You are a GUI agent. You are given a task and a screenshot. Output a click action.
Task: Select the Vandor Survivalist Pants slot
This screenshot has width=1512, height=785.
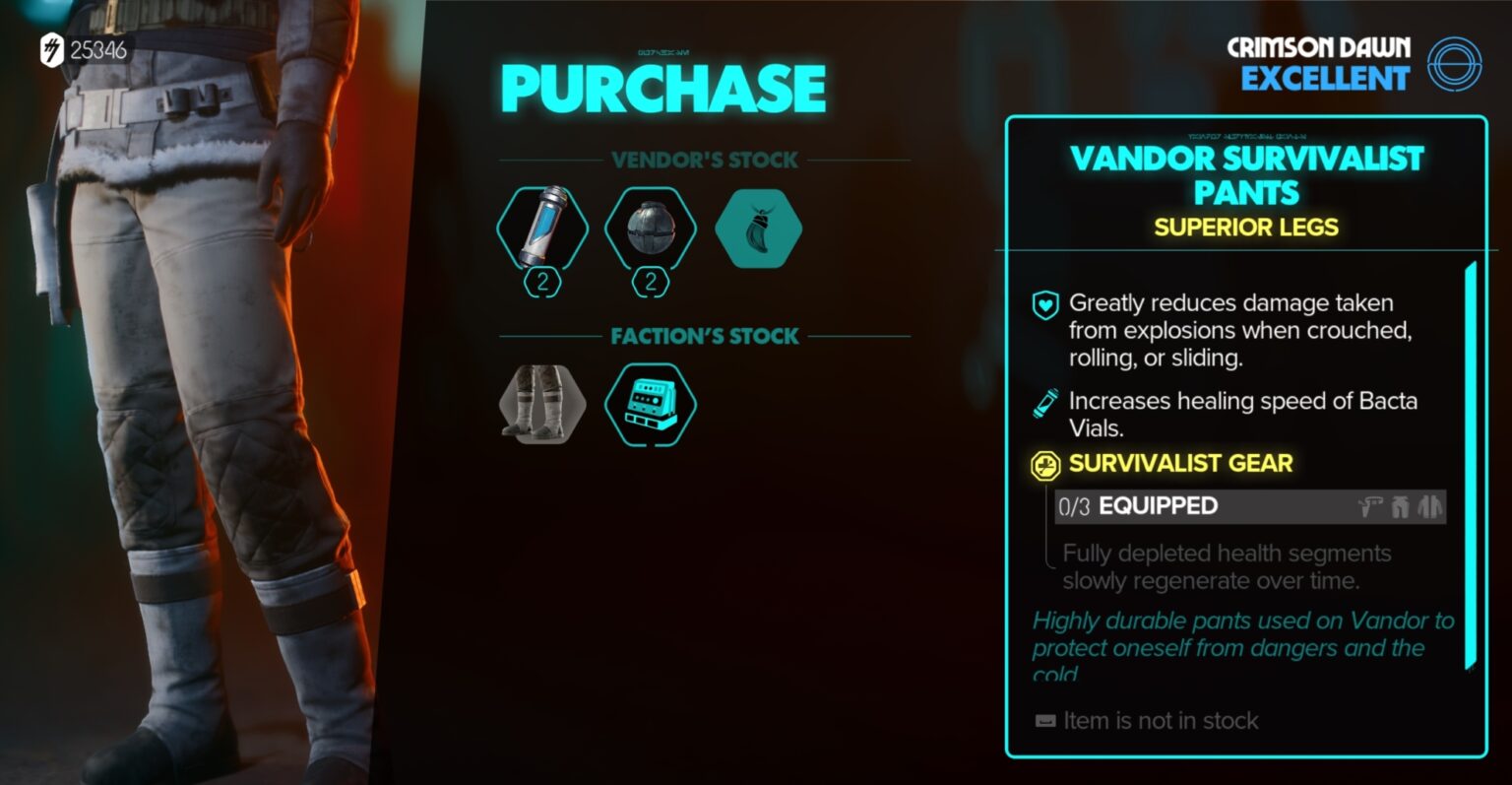(x=542, y=404)
